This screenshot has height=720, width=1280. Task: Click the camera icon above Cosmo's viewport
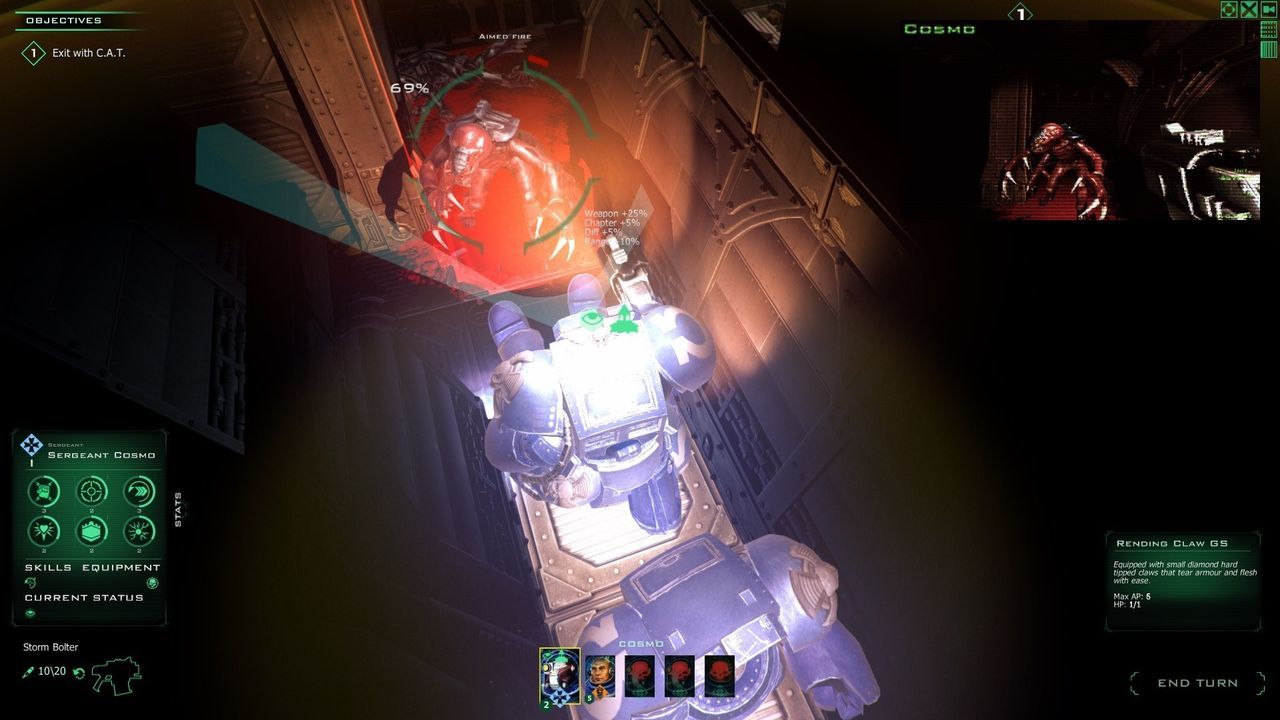point(1269,9)
